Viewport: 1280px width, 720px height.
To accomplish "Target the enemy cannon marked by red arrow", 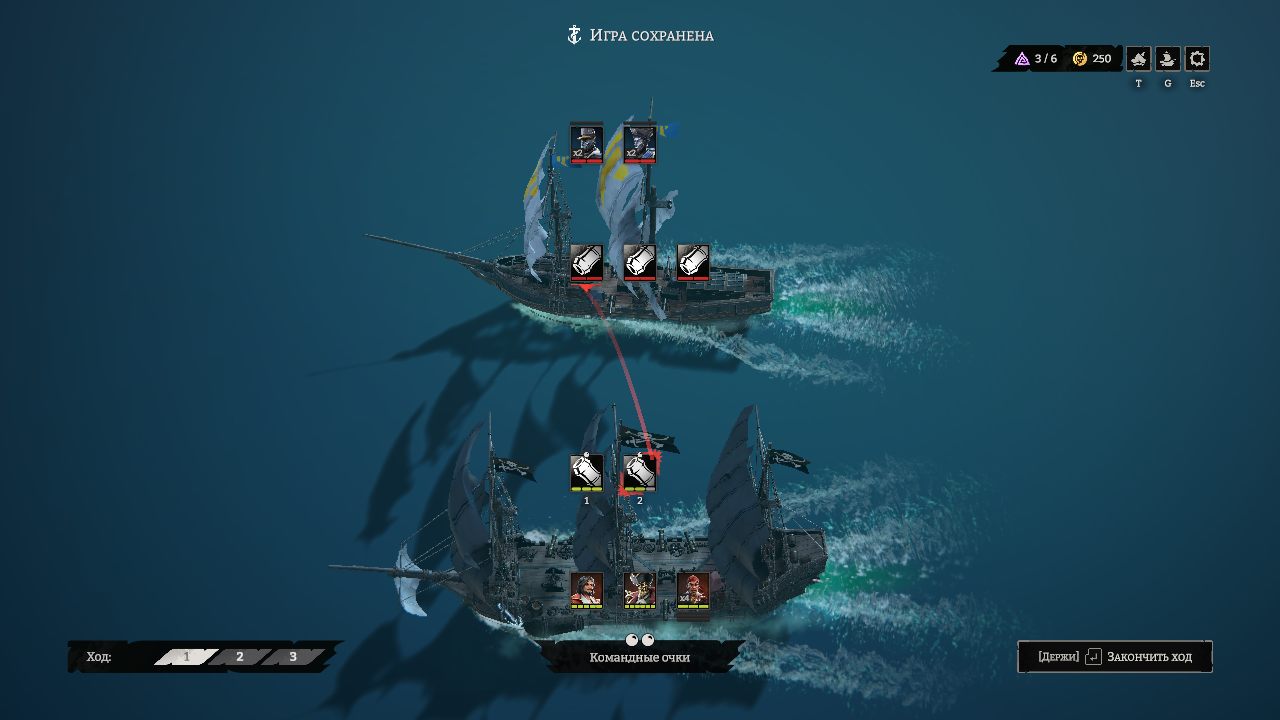I will (586, 262).
